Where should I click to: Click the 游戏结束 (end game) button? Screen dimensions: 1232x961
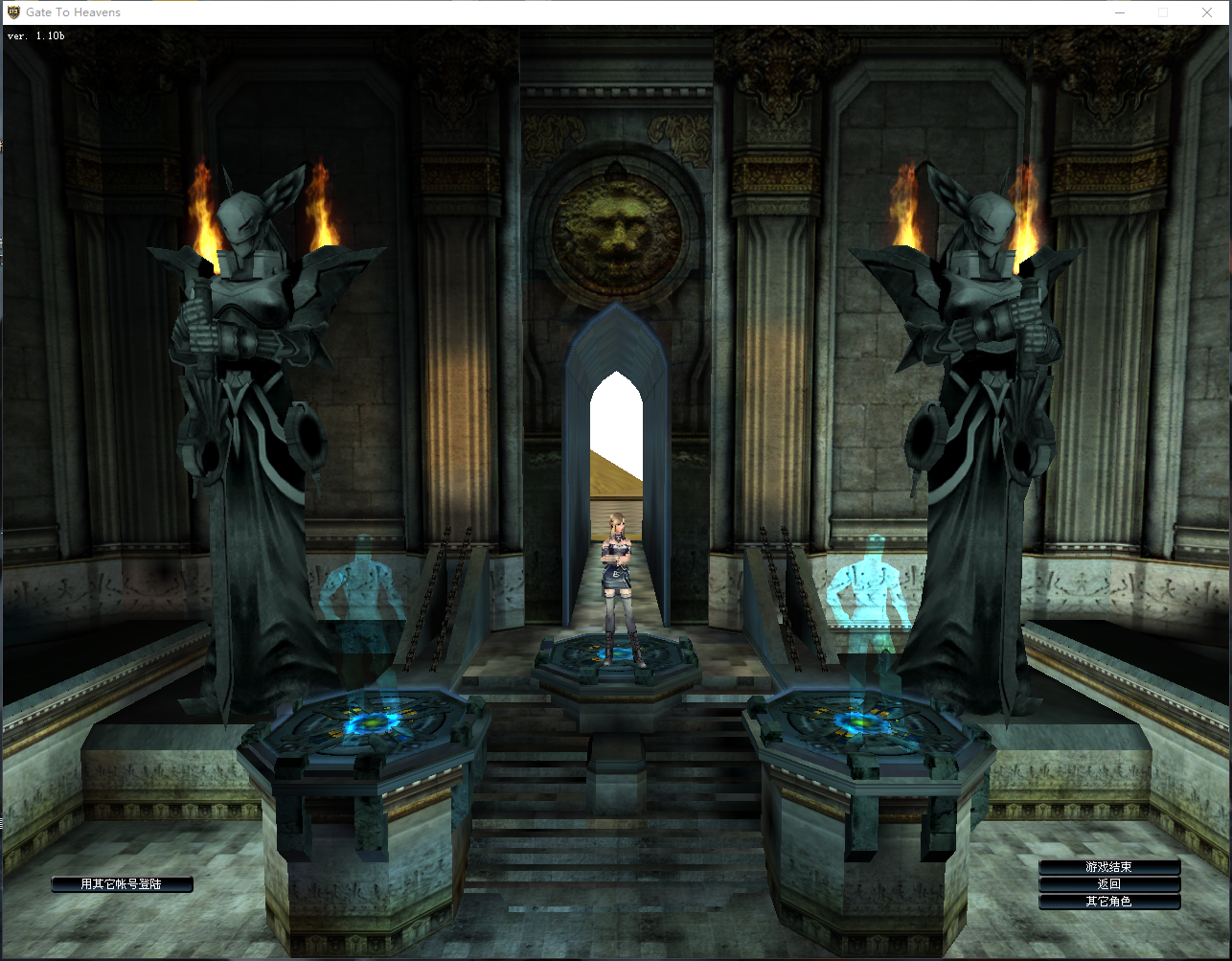[1108, 867]
